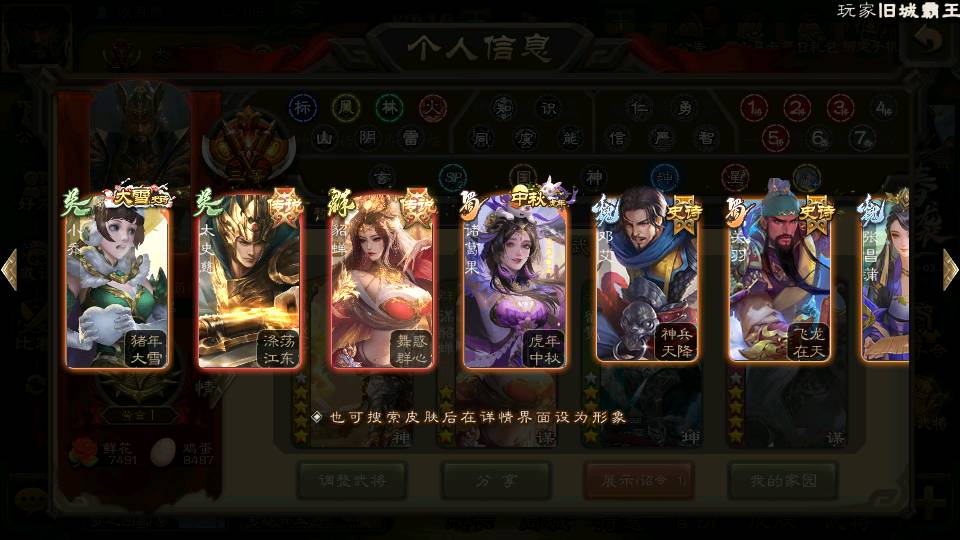Show previous skins with the left arrow
Viewport: 960px width, 540px height.
(10, 270)
